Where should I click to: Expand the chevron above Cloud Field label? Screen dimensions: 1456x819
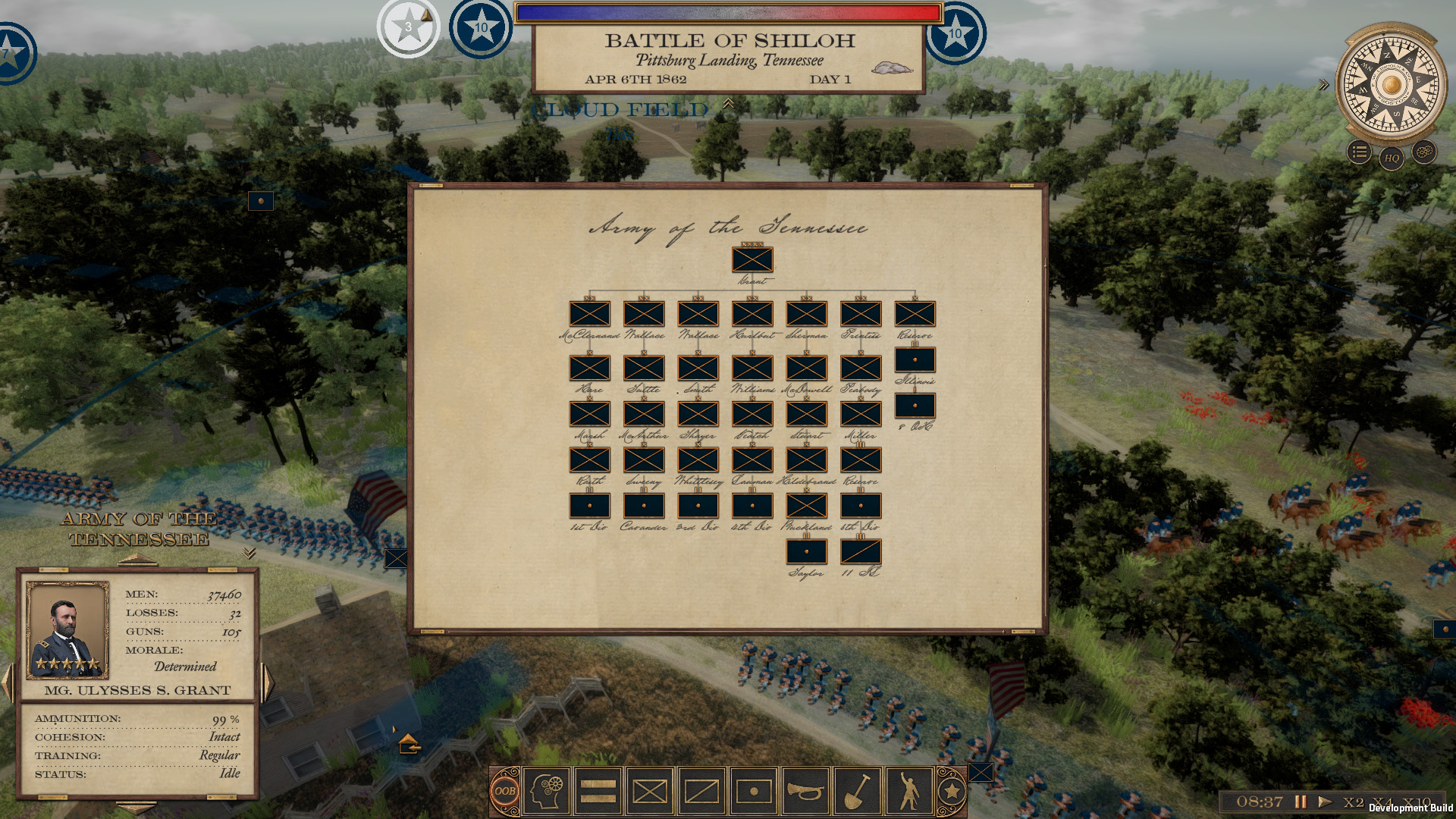[x=728, y=105]
